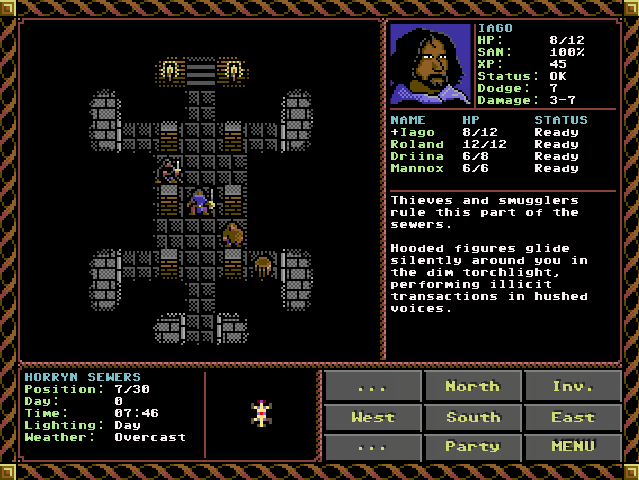This screenshot has height=480, width=639.
Task: Go East with the direction button
Action: tap(572, 416)
